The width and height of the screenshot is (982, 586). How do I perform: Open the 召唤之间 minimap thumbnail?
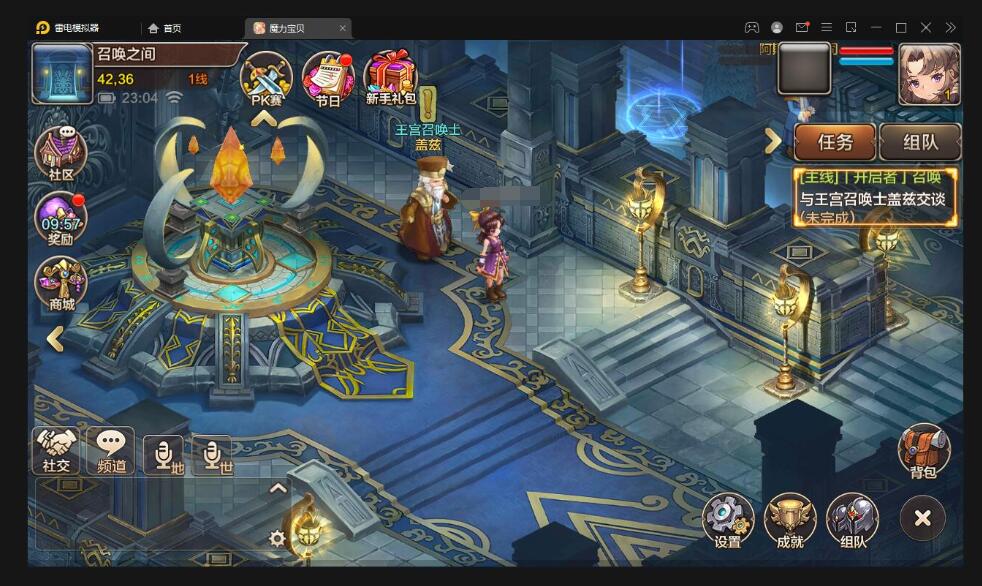click(62, 73)
